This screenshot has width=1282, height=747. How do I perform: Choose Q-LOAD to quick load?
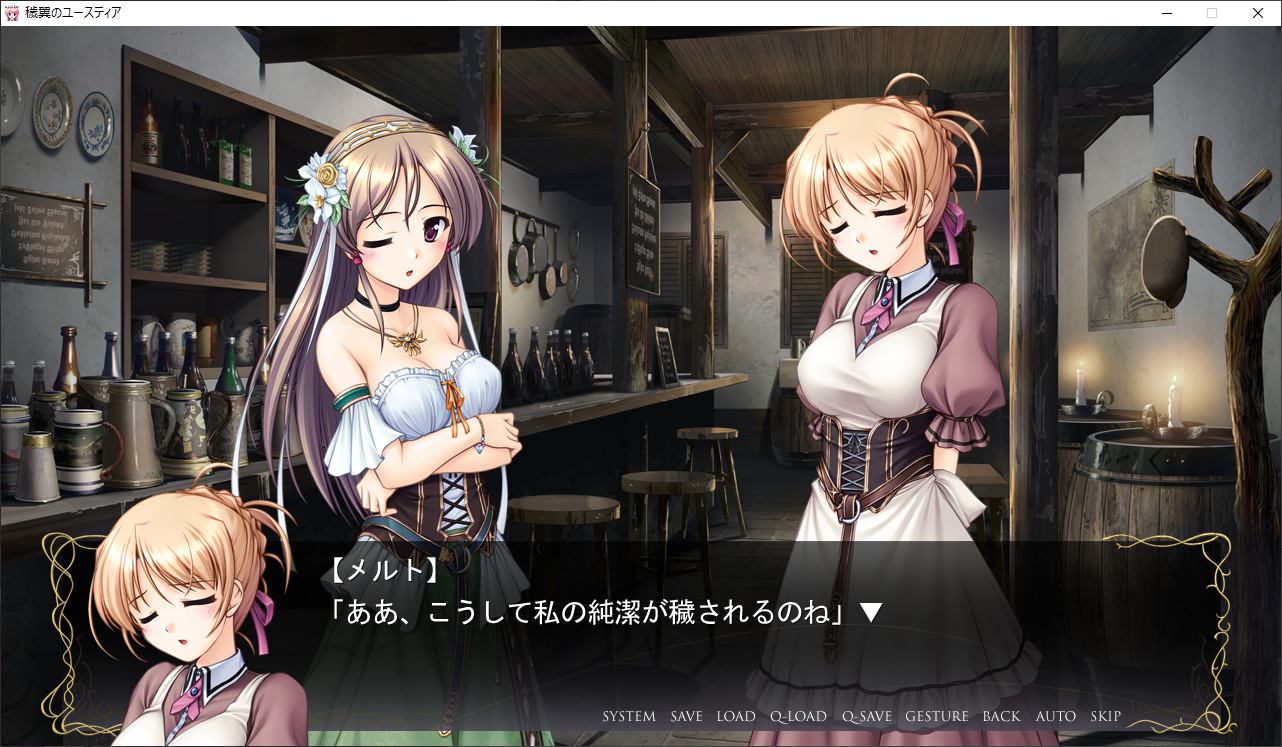[x=798, y=716]
